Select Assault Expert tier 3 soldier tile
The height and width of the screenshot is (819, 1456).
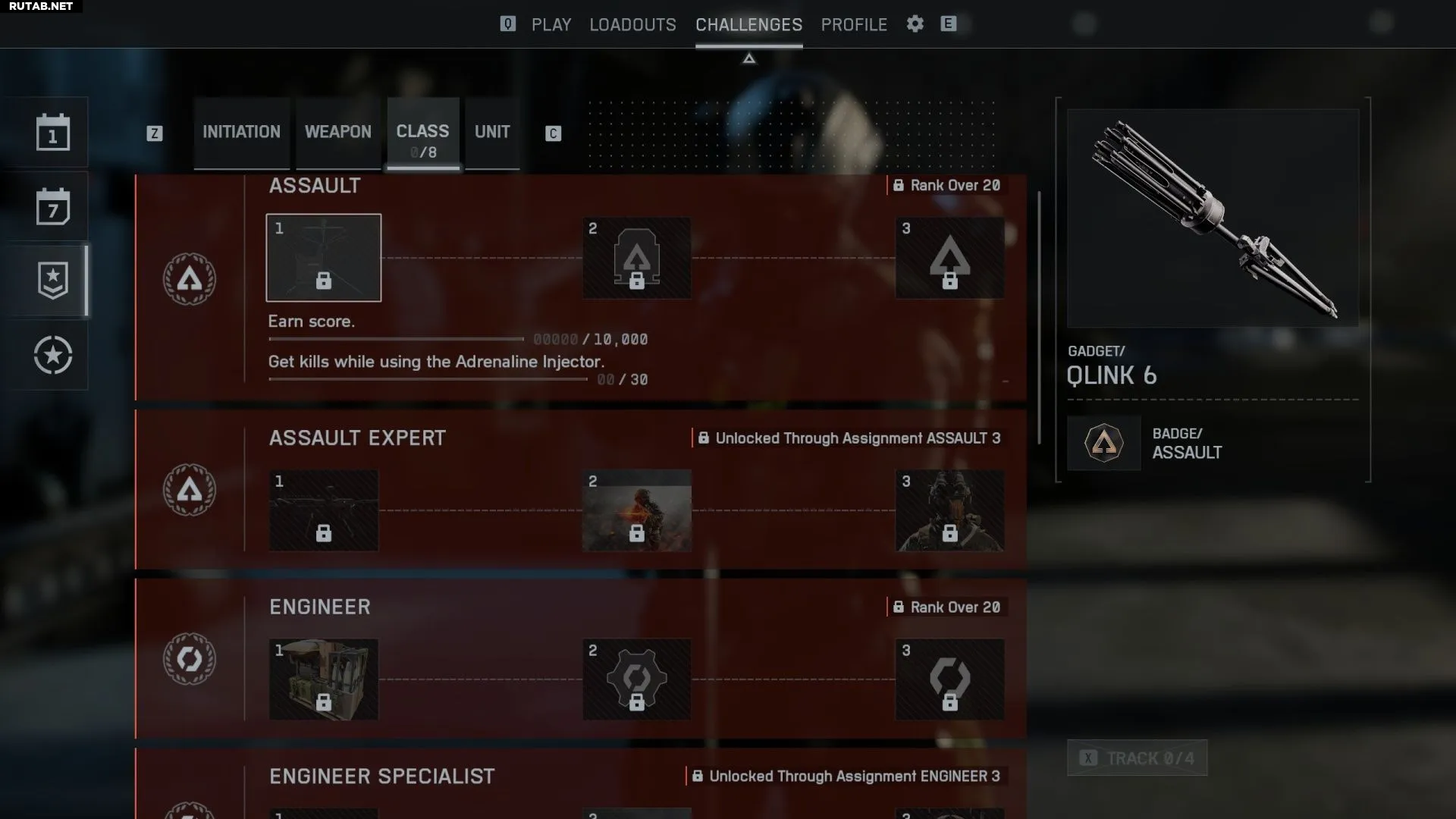(x=949, y=510)
